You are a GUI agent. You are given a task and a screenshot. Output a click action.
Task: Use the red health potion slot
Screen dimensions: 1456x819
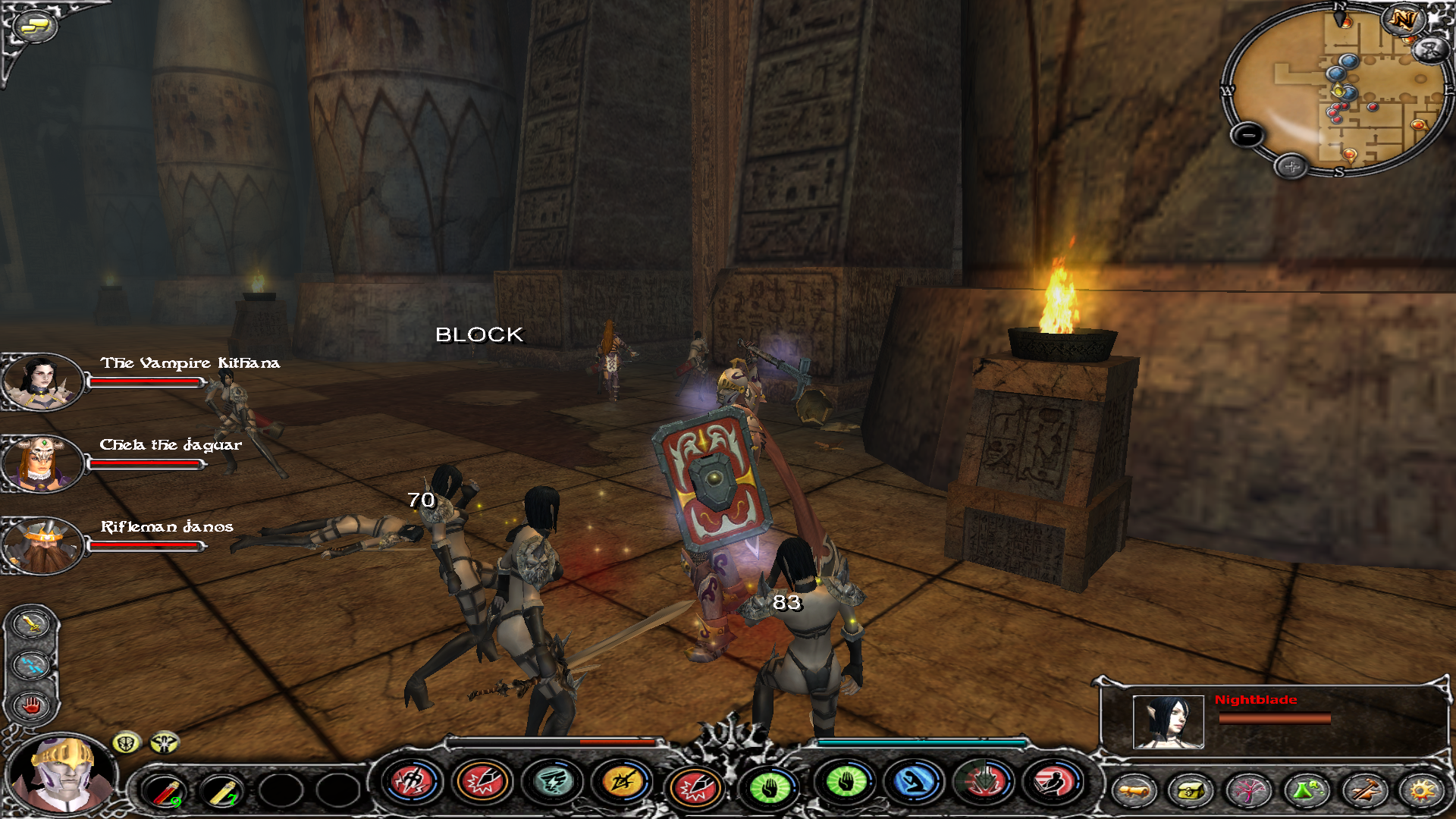tap(164, 790)
